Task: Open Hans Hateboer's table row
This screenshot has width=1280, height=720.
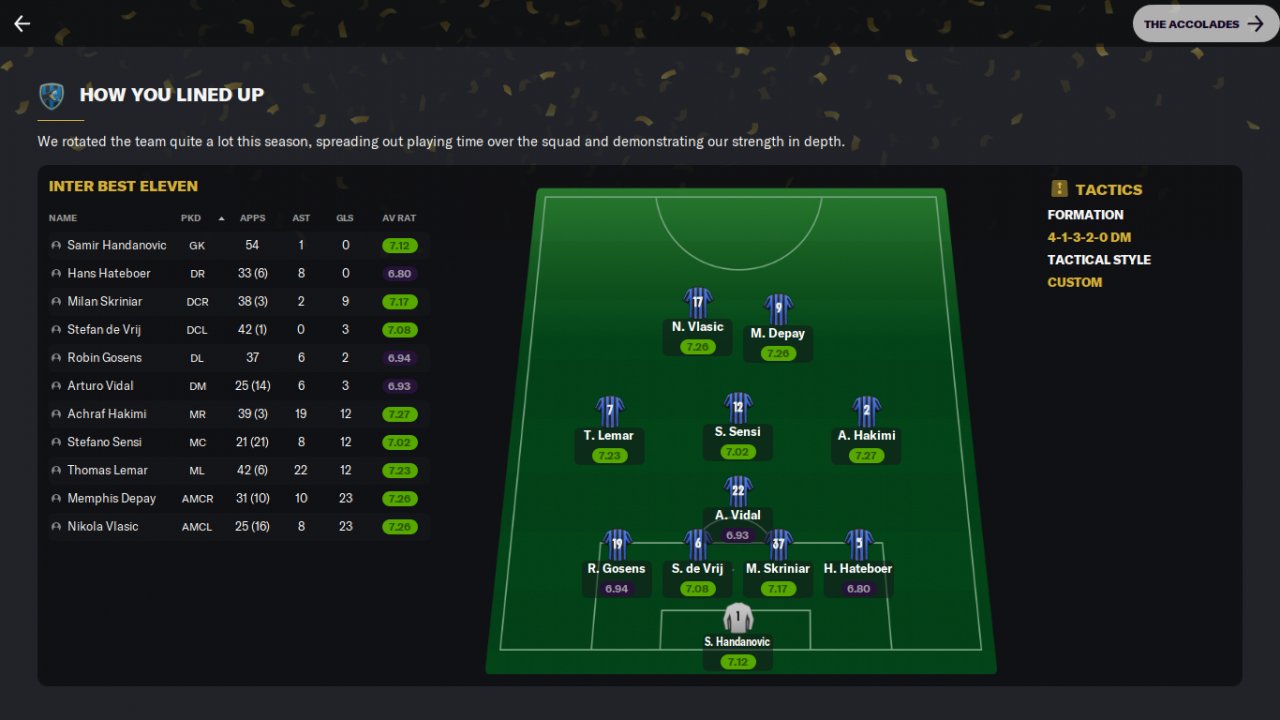Action: [x=110, y=273]
